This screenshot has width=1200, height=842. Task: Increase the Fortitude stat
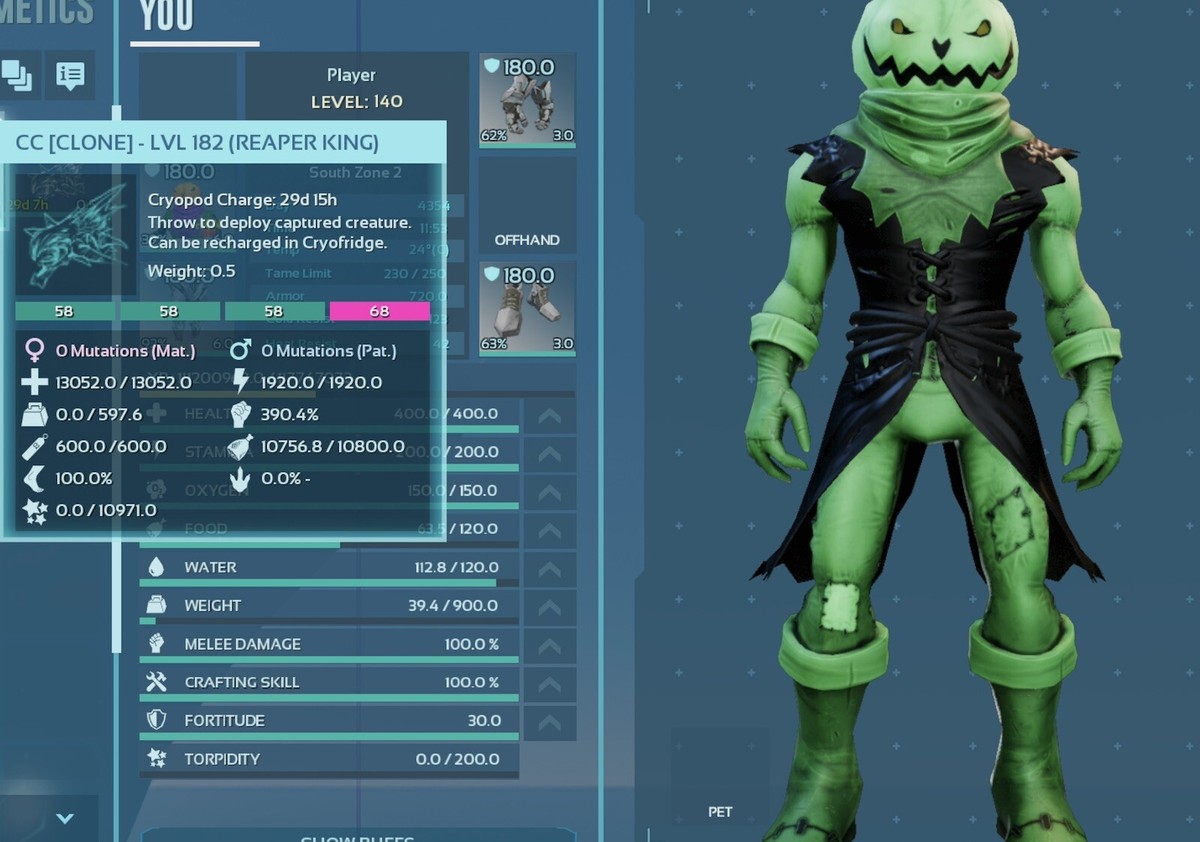(549, 721)
